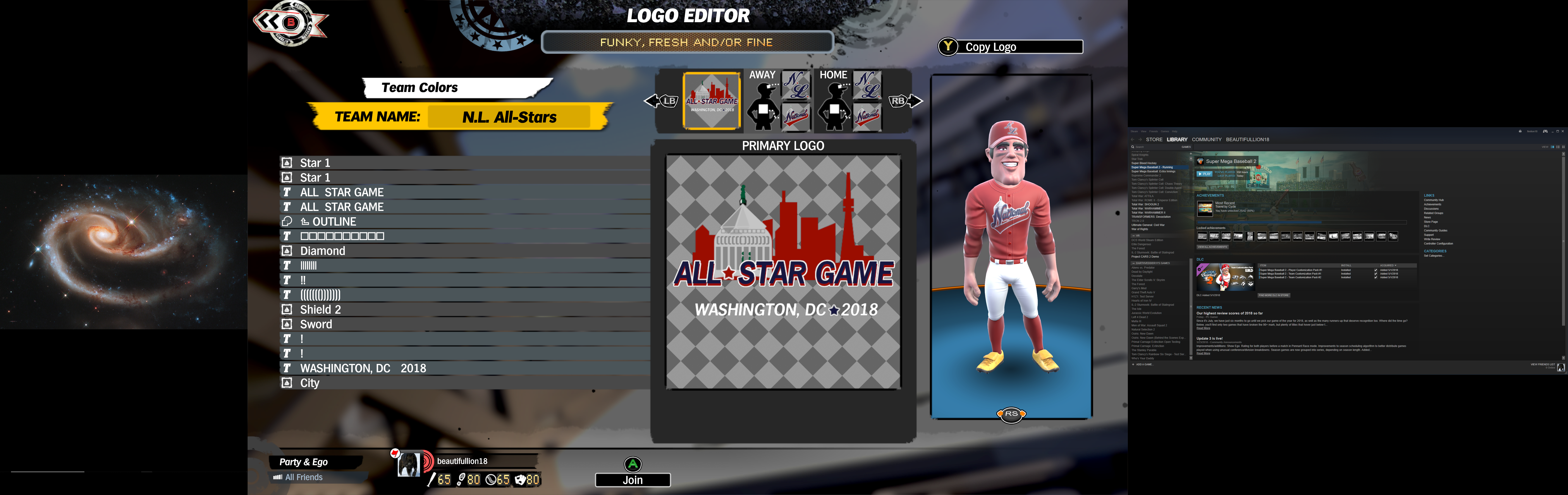Choose the Diamond layer in the list
Image resolution: width=1568 pixels, height=495 pixels.
pos(322,251)
